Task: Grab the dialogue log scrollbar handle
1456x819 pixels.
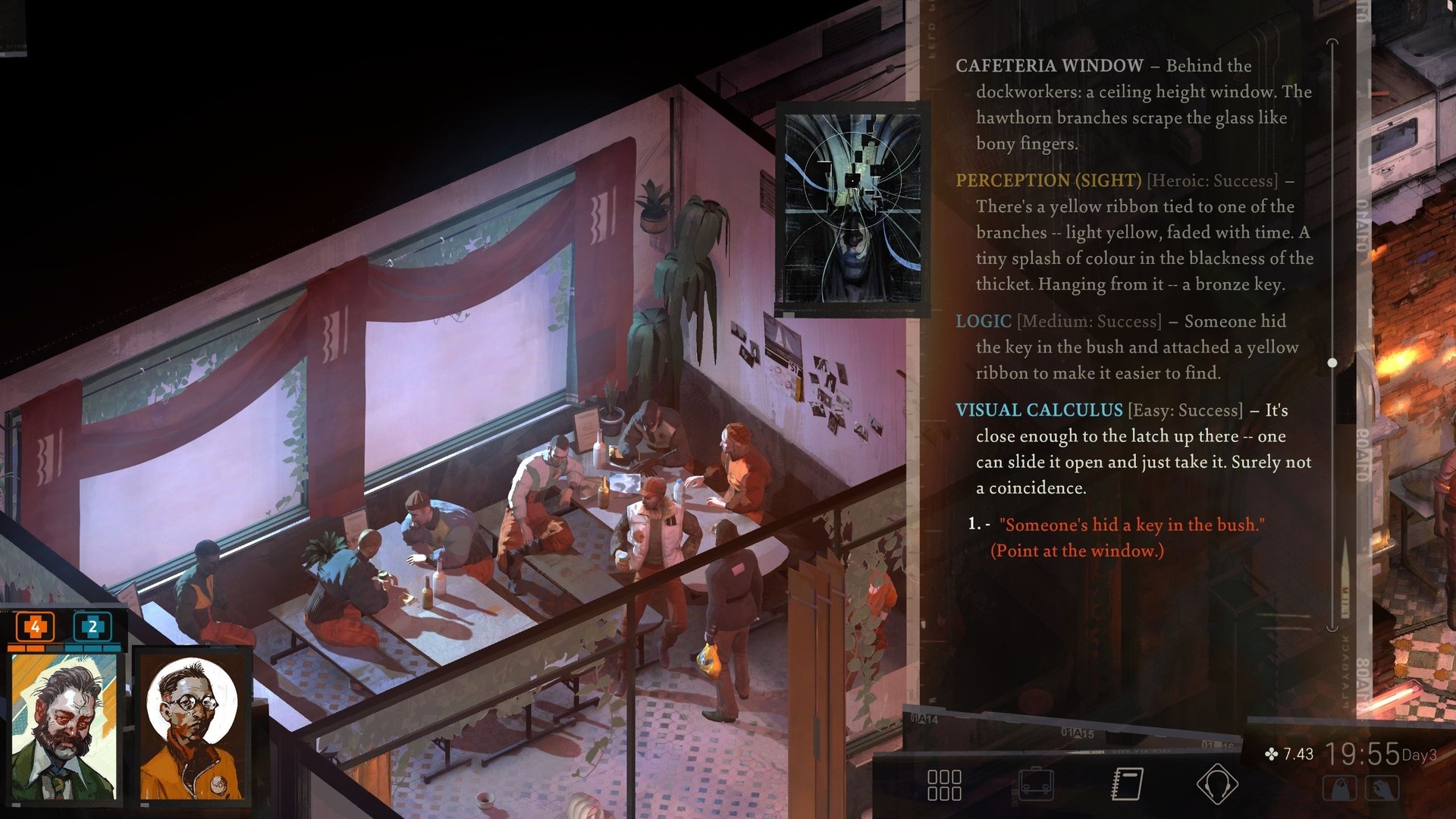Action: pyautogui.click(x=1332, y=363)
